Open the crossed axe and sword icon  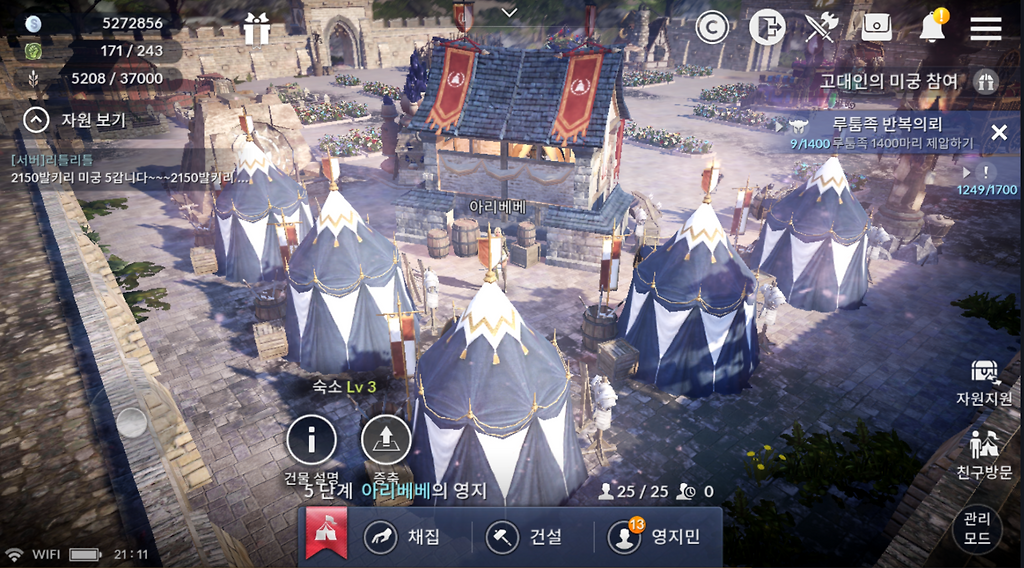pyautogui.click(x=821, y=28)
